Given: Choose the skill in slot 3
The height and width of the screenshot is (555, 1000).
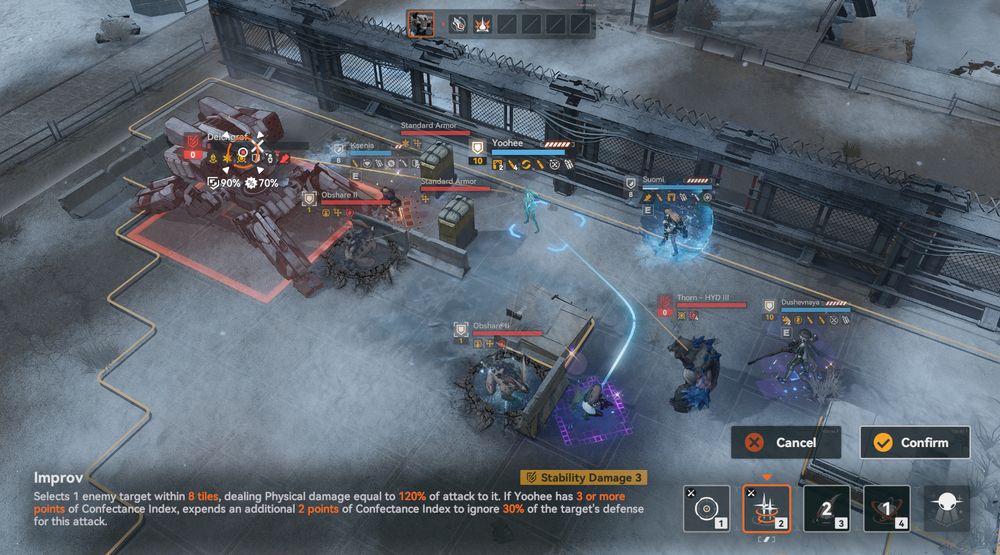Looking at the screenshot, I should click(826, 508).
